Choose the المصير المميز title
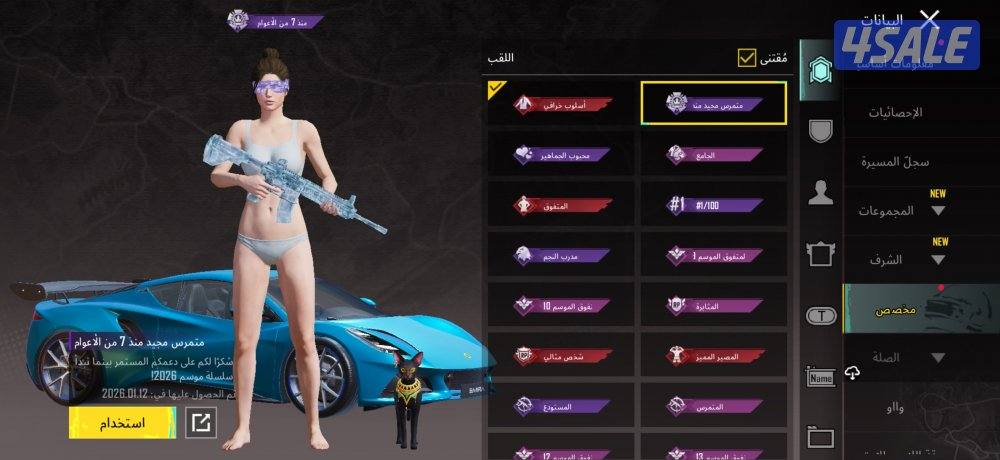This screenshot has width=1000, height=460. coord(713,355)
